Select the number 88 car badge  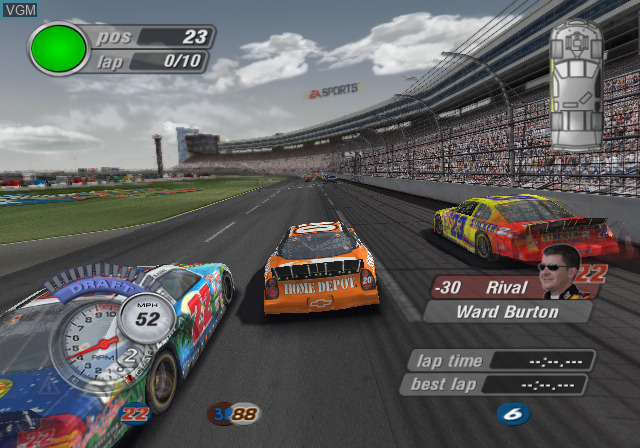[233, 412]
